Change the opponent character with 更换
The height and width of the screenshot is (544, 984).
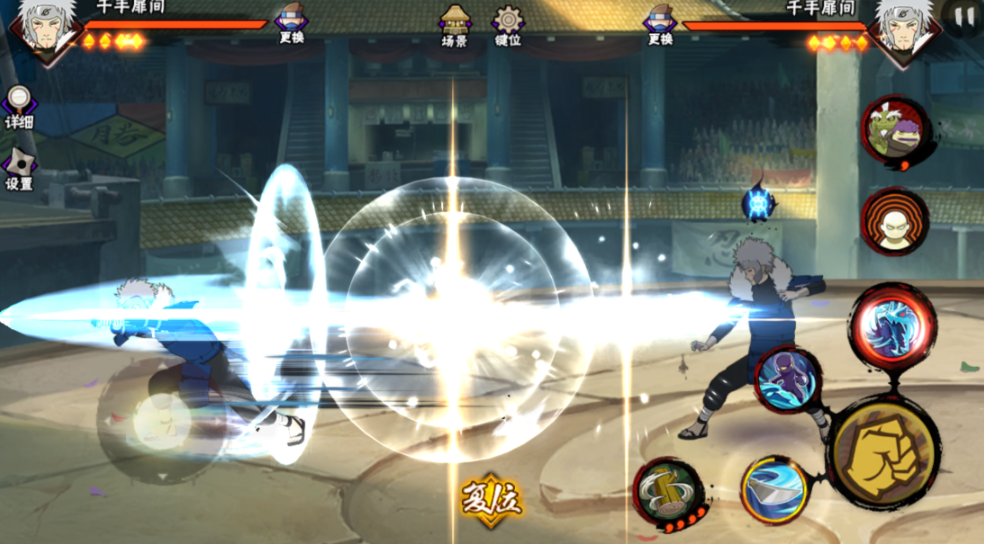(659, 23)
